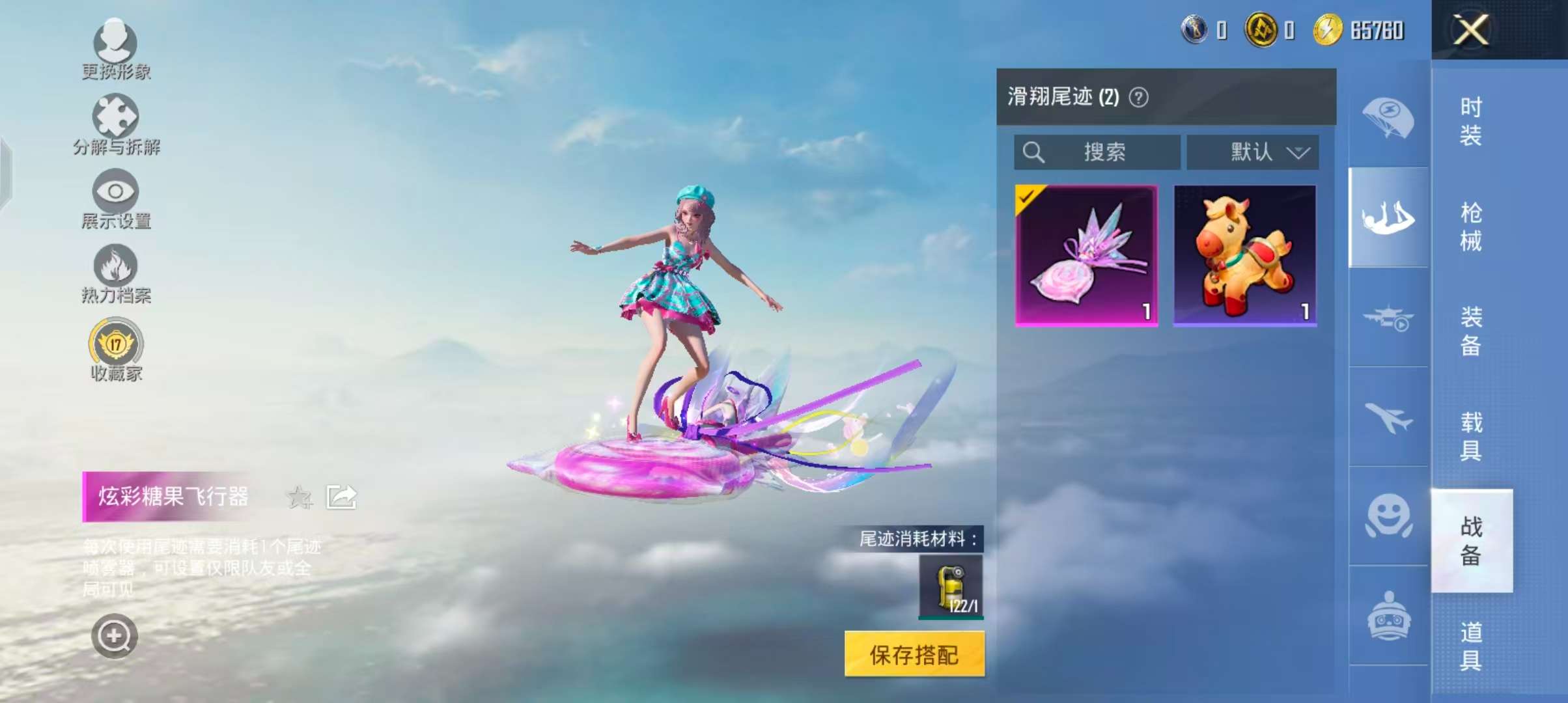Click the share icon beside 炫彩糖果飞行器
The width and height of the screenshot is (1568, 703).
(x=341, y=496)
